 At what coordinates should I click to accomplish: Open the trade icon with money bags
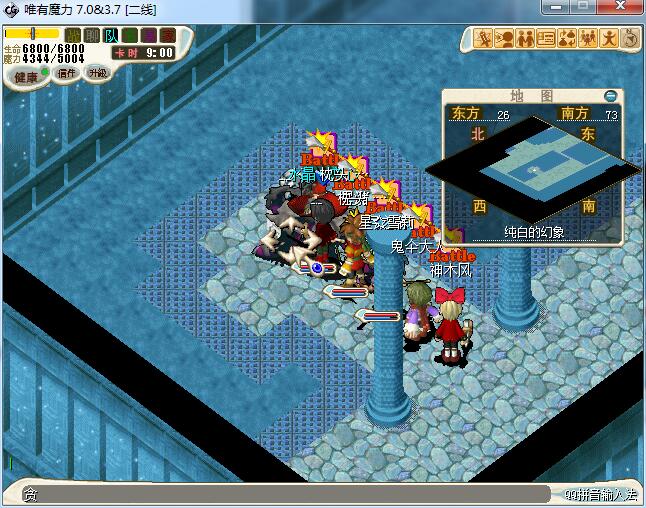tap(566, 39)
